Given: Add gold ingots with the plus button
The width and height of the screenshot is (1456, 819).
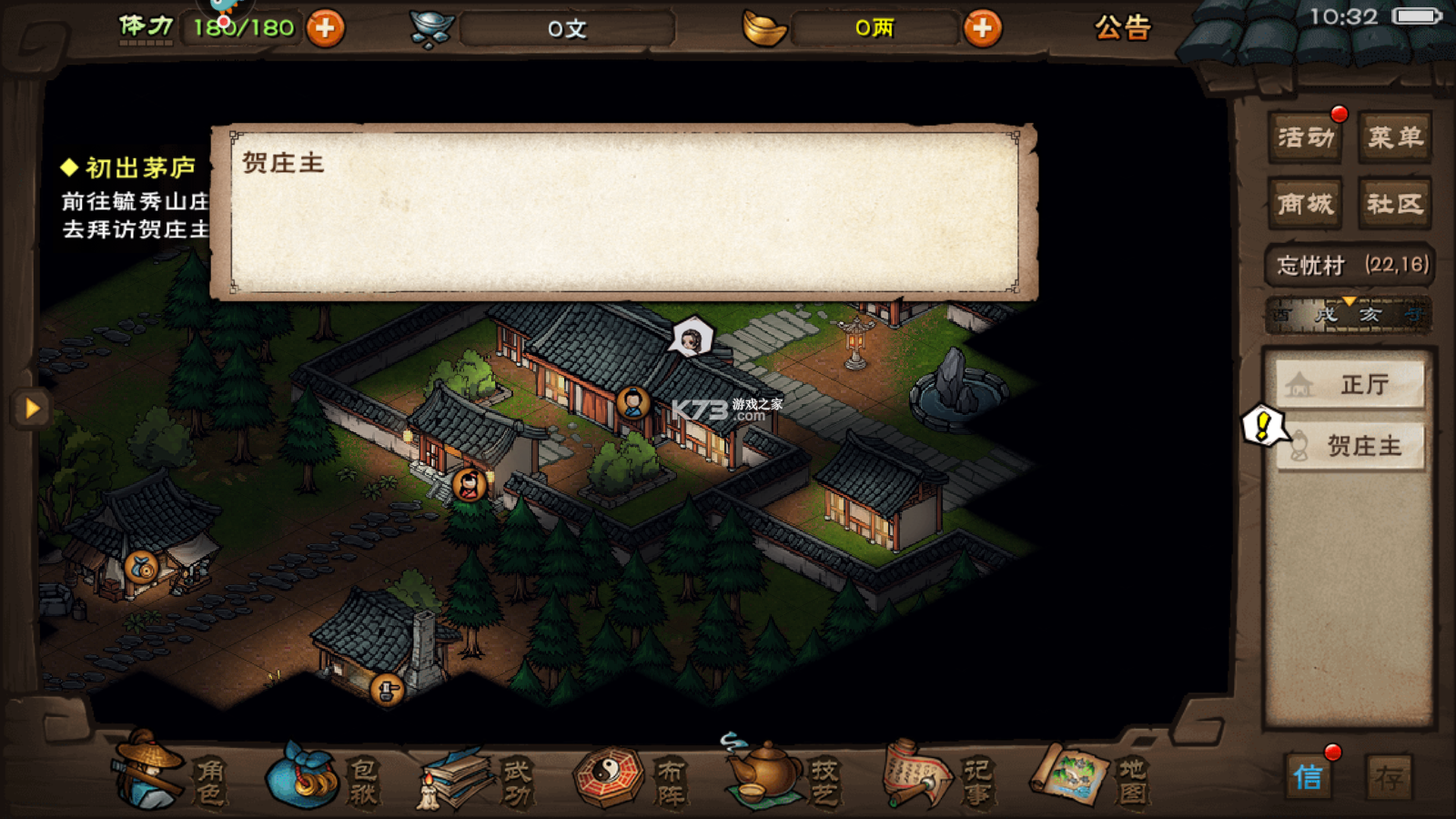Looking at the screenshot, I should pyautogui.click(x=981, y=28).
